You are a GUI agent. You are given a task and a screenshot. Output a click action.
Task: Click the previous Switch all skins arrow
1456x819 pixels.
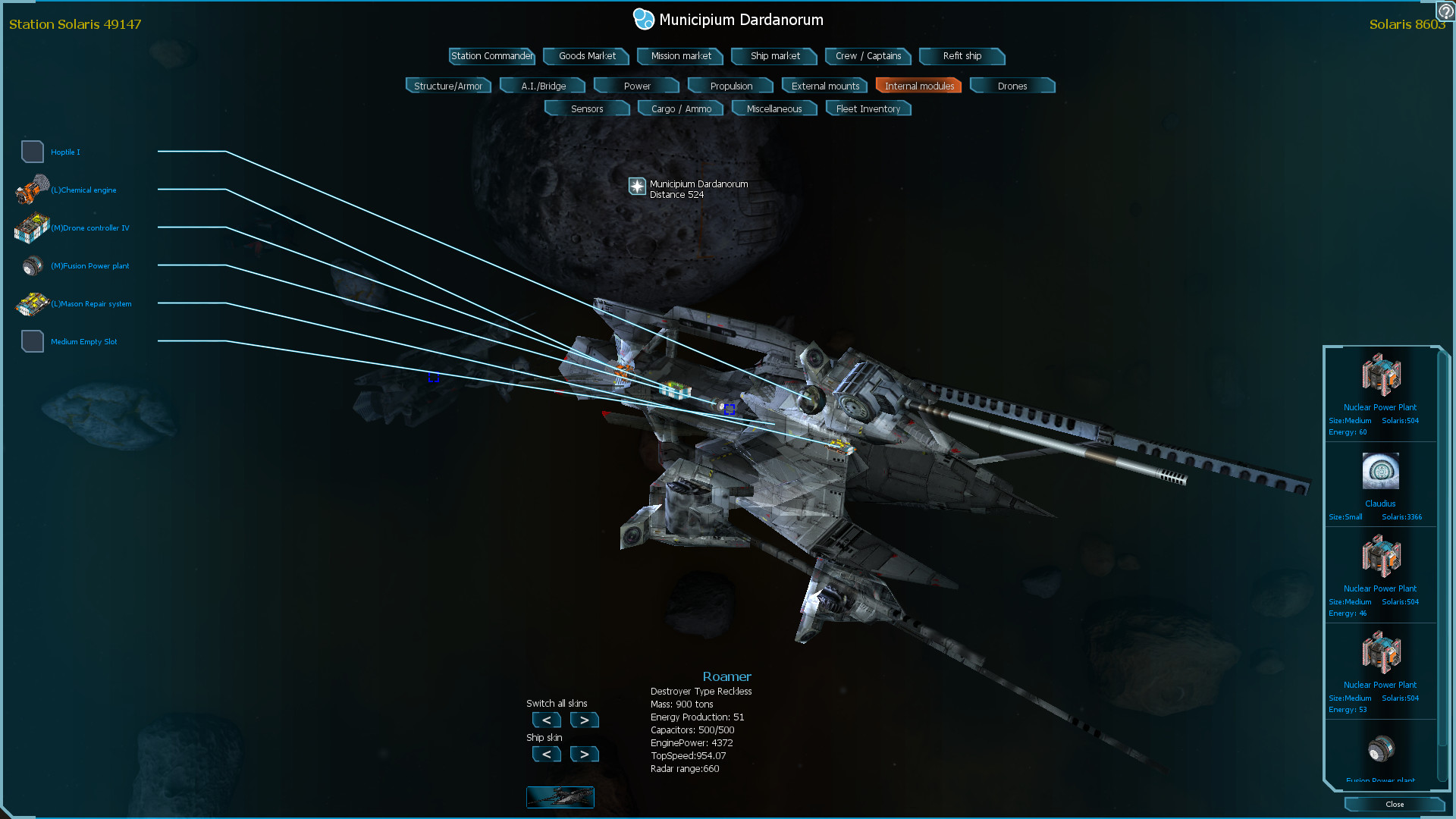pyautogui.click(x=546, y=720)
